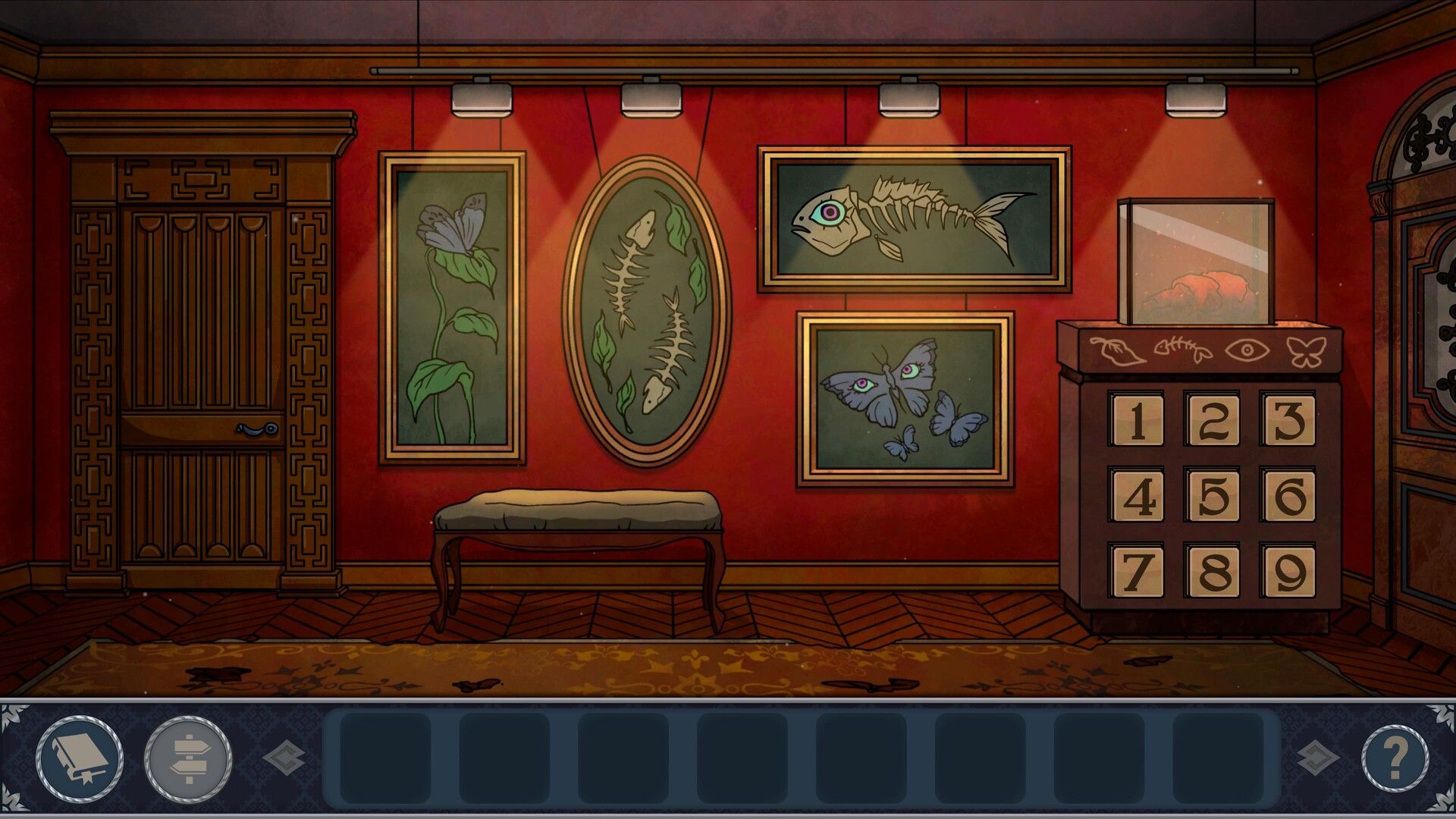Click the number 5 keypad button
The width and height of the screenshot is (1456, 819).
(x=1213, y=495)
